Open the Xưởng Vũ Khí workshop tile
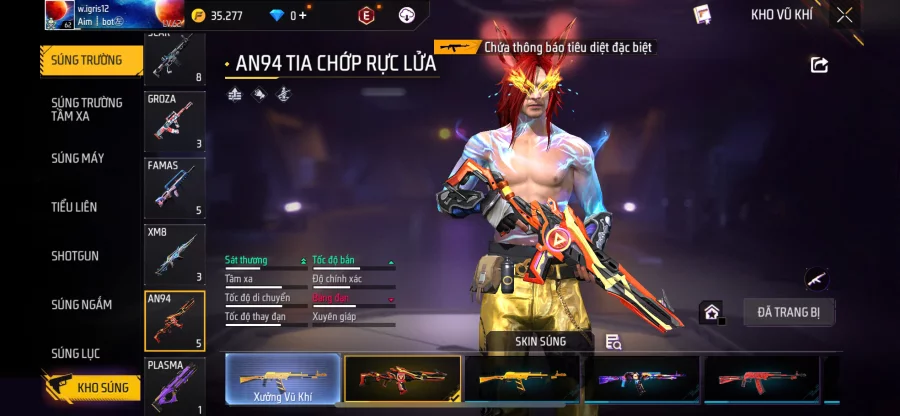This screenshot has height=416, width=900. click(x=280, y=379)
